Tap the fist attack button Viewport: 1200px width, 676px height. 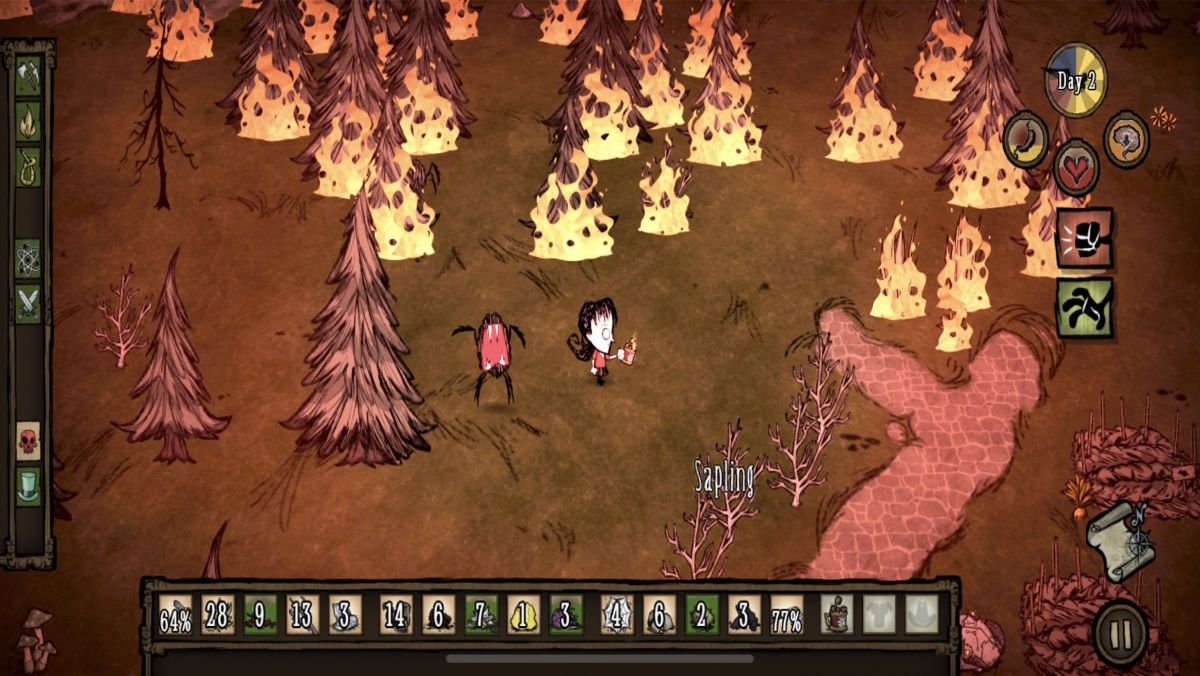(x=1084, y=238)
